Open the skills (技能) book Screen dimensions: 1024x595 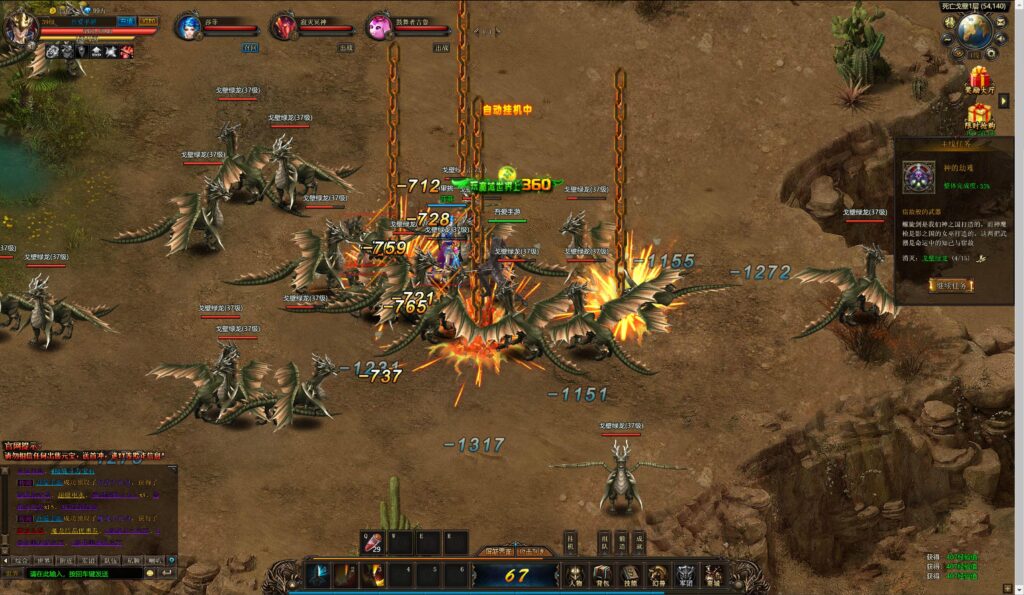[x=629, y=576]
